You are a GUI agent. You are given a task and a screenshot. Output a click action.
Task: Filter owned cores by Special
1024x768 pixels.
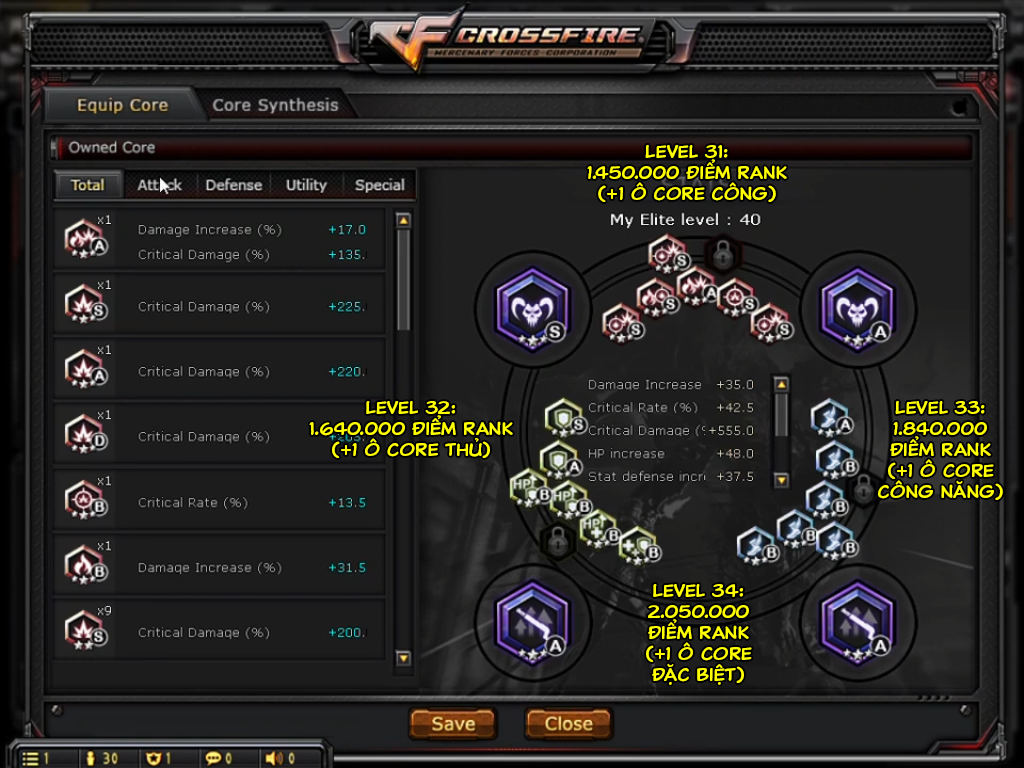coord(379,185)
